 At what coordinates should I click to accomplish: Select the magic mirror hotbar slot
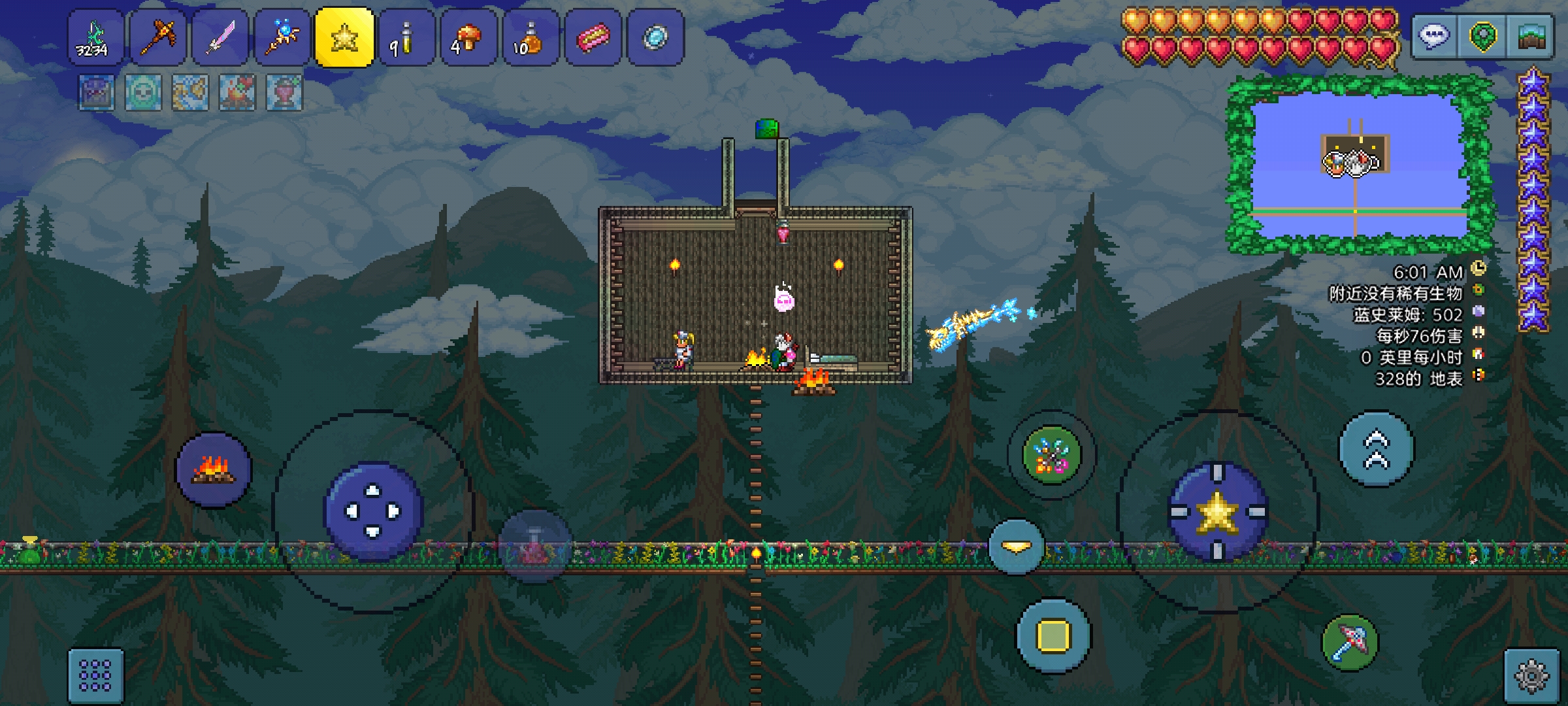[655, 37]
